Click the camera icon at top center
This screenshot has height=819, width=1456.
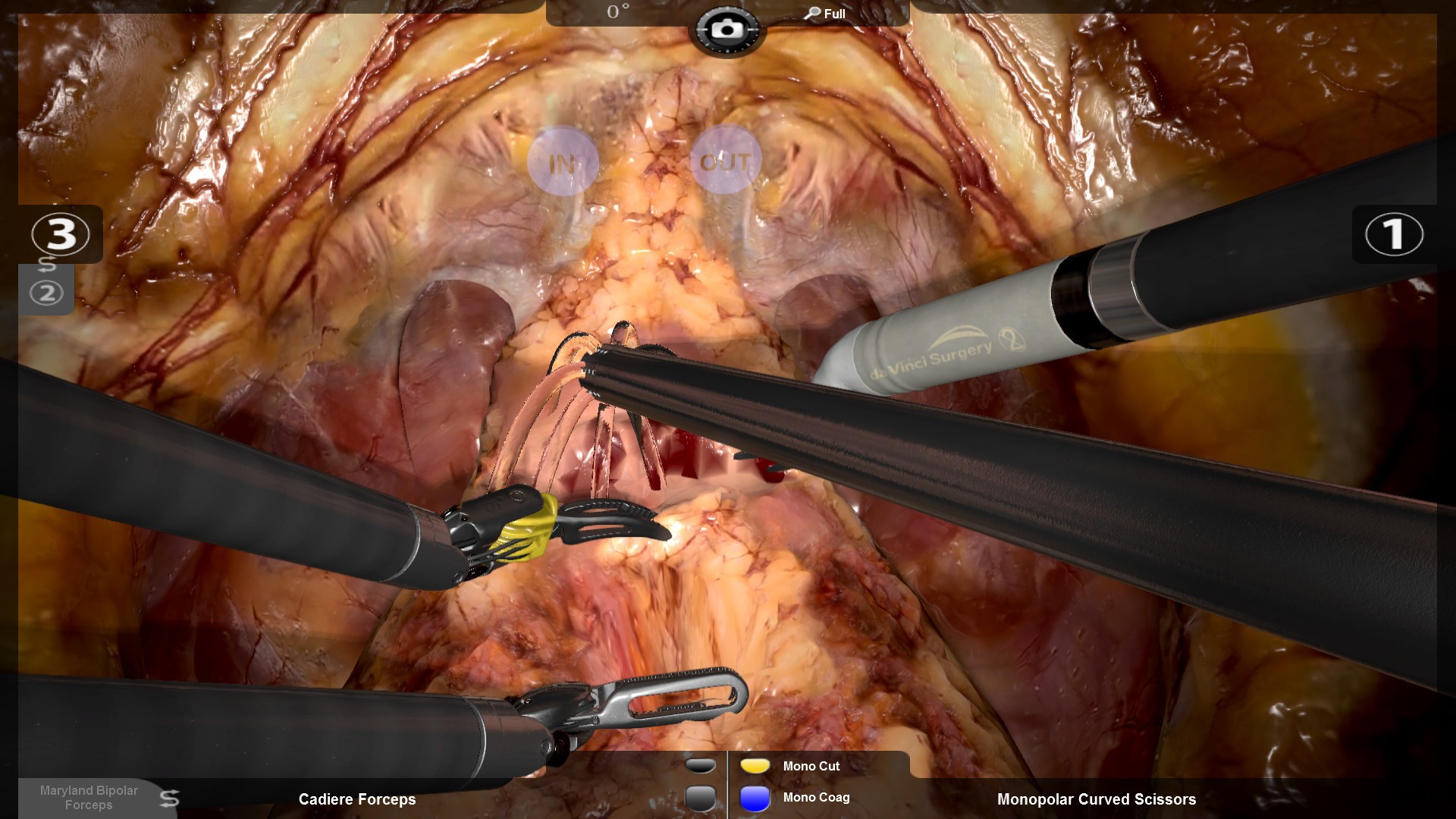pyautogui.click(x=727, y=30)
